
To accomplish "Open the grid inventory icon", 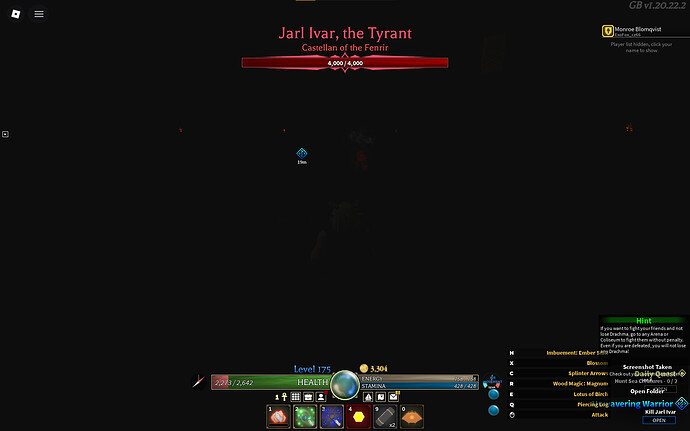I will [296, 396].
